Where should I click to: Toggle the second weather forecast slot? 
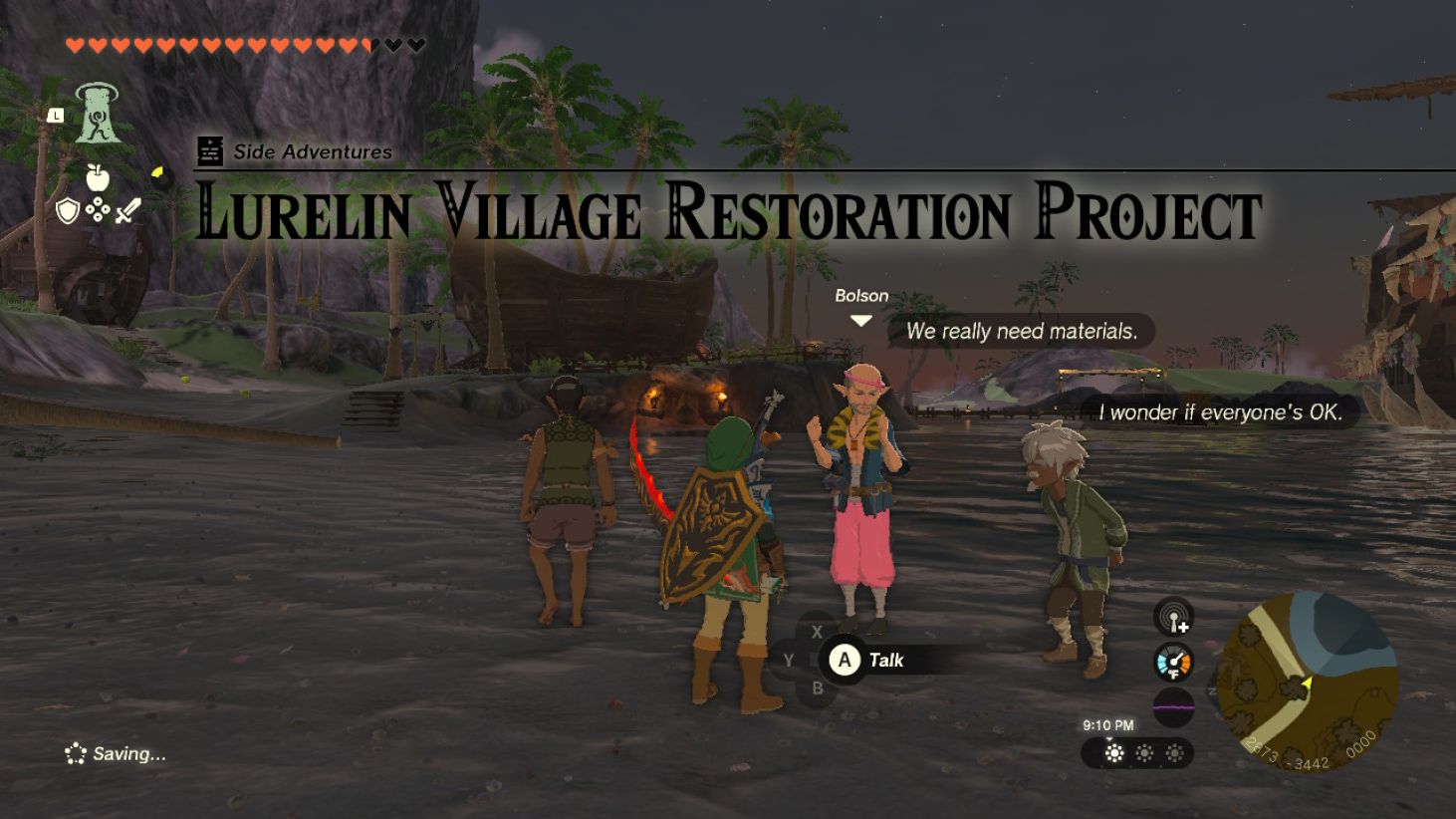point(1144,752)
